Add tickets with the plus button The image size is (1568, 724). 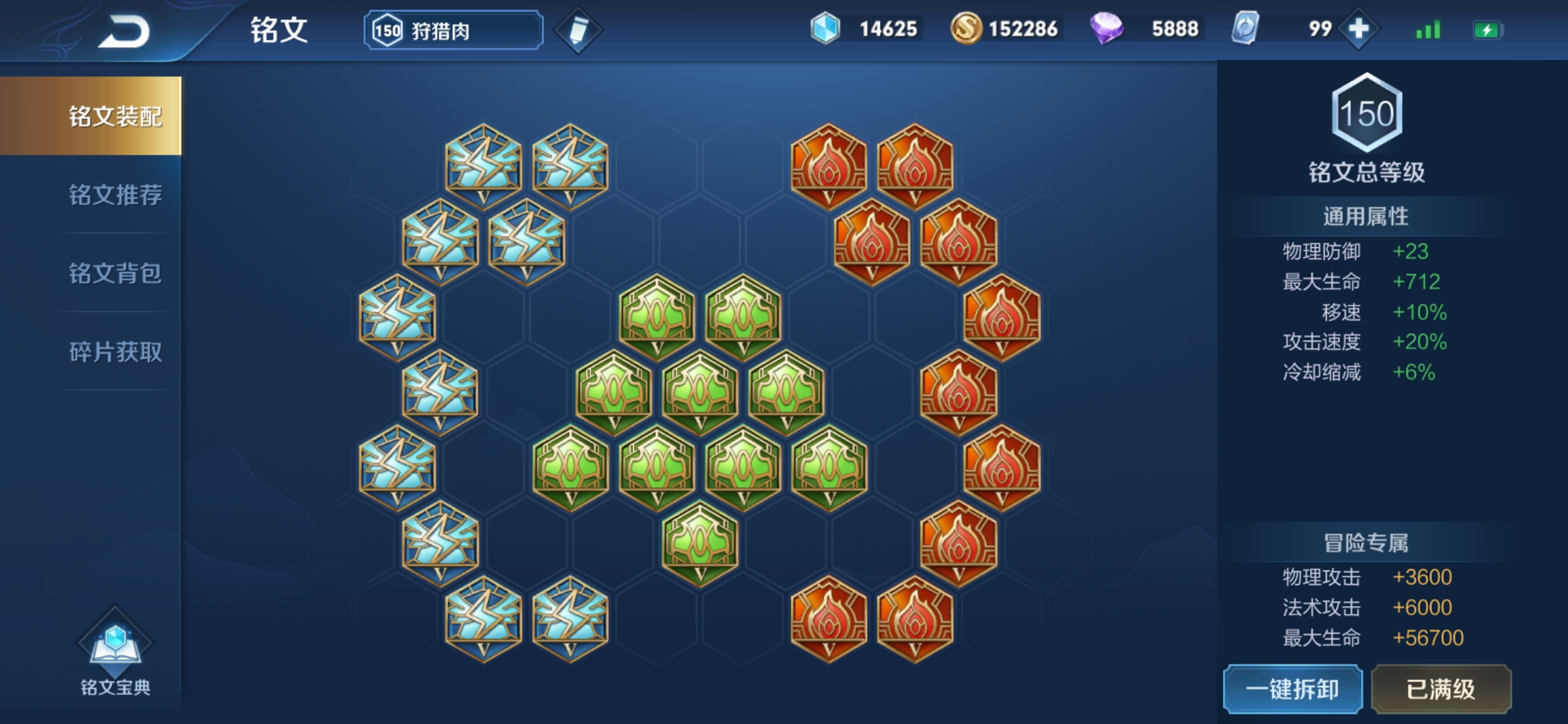pyautogui.click(x=1358, y=29)
